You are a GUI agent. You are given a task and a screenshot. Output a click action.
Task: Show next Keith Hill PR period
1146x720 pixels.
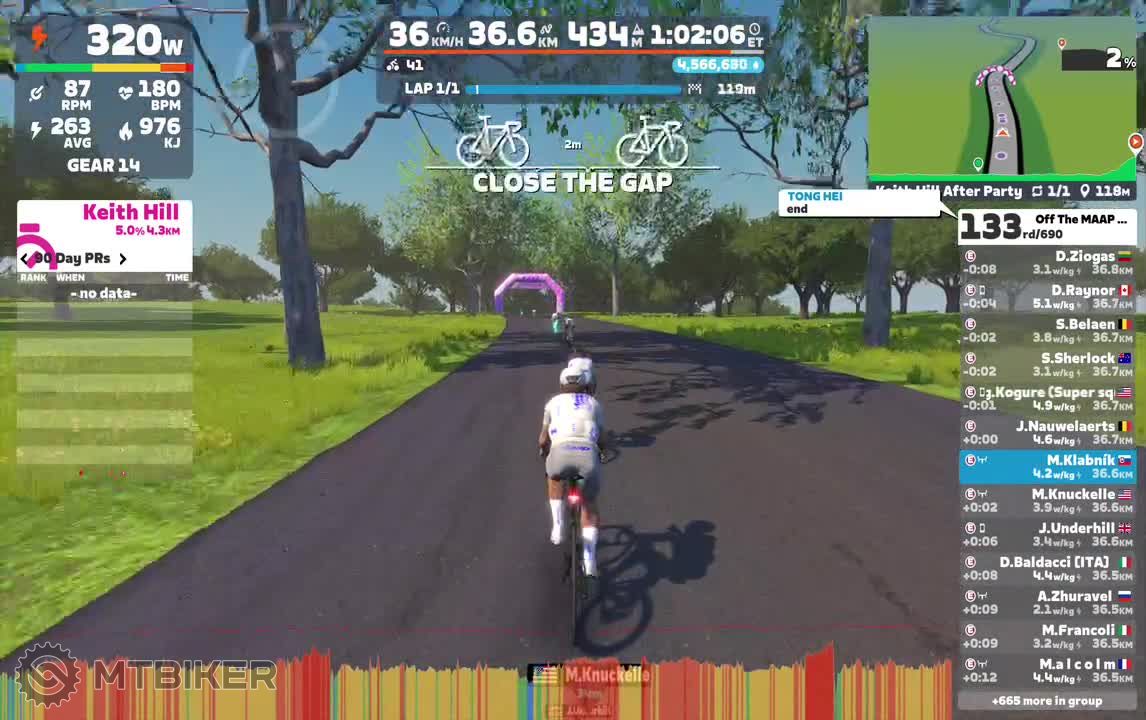[x=123, y=259]
